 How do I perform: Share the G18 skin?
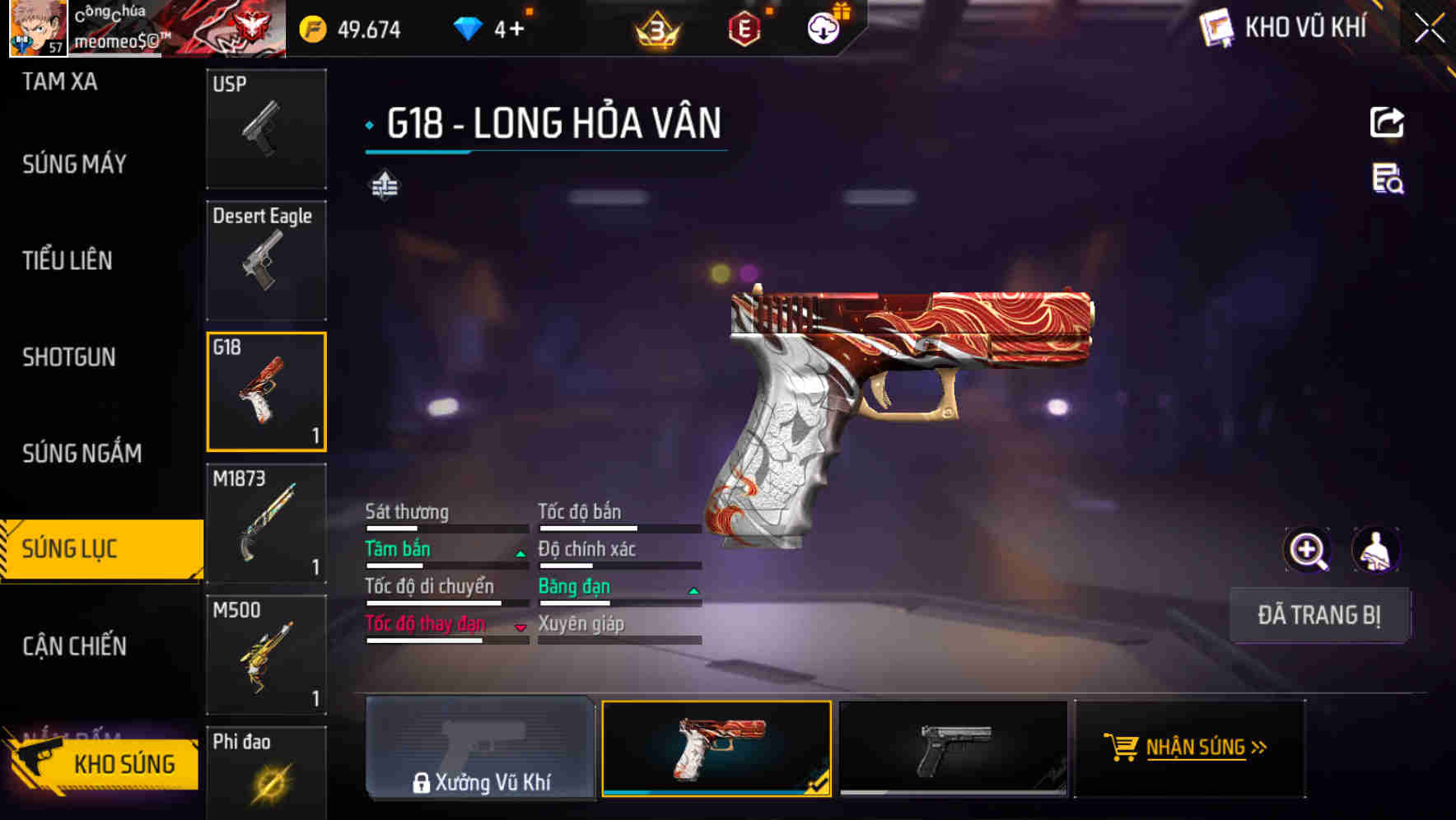point(1387,123)
